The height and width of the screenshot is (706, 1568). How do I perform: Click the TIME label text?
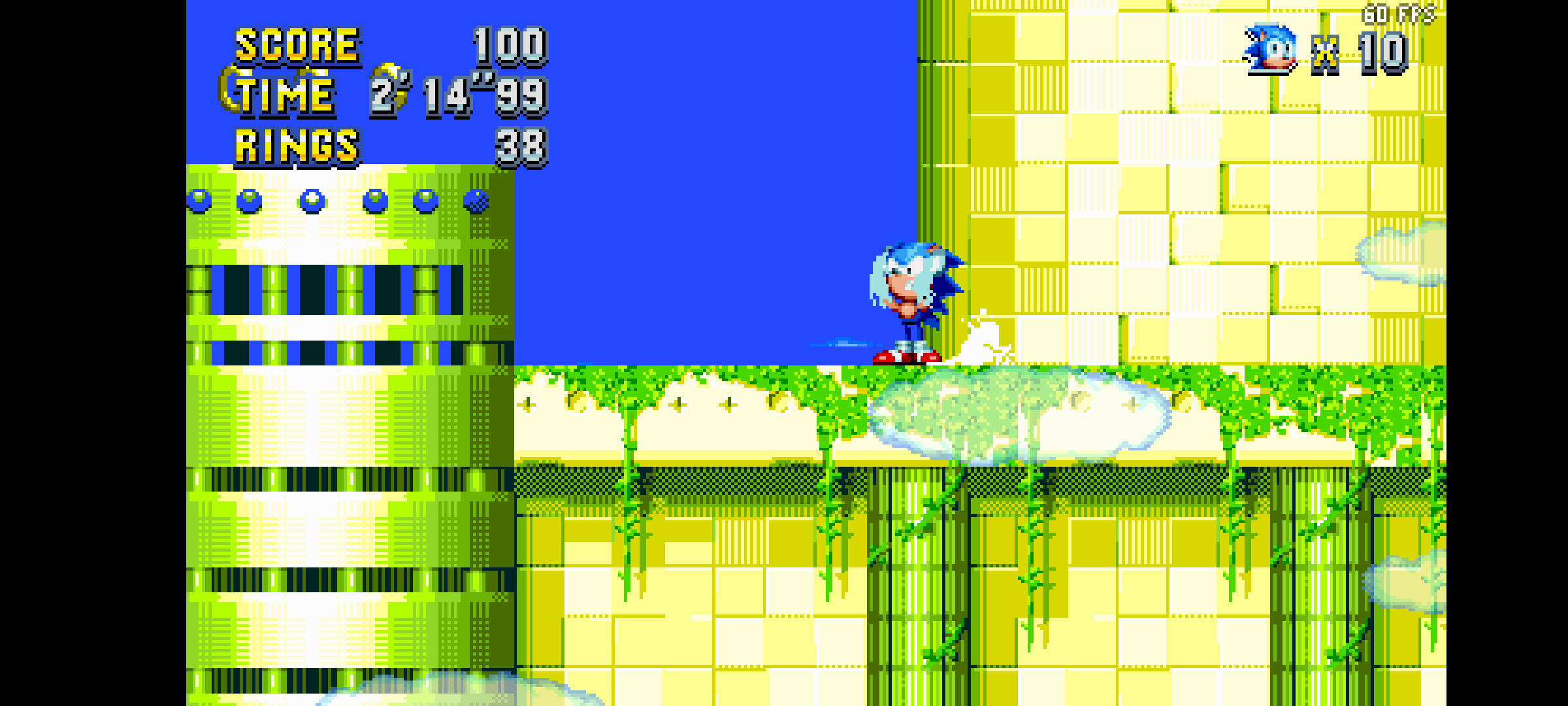pos(284,97)
